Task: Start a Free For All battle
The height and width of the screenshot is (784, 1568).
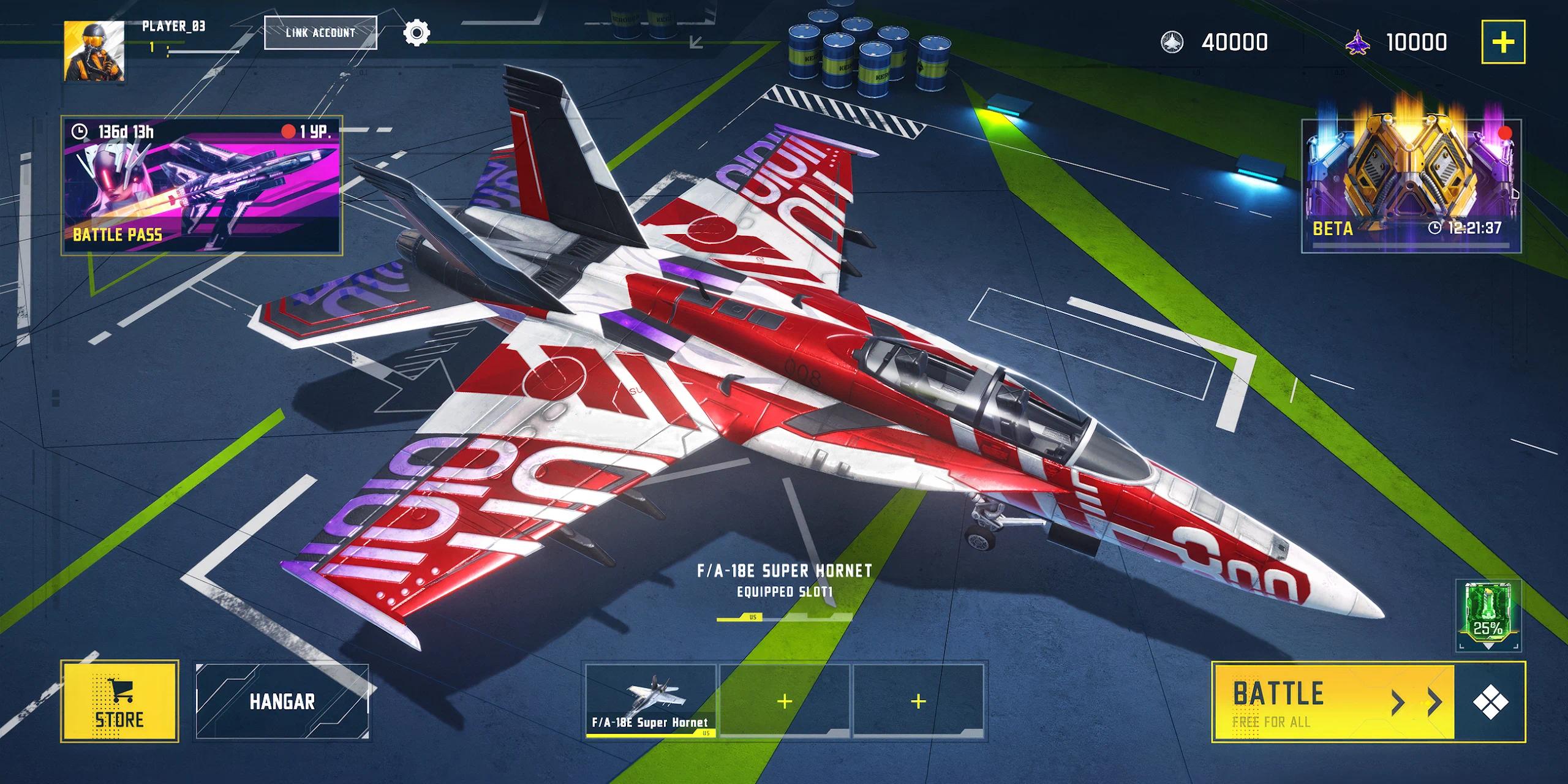Action: pos(1332,702)
